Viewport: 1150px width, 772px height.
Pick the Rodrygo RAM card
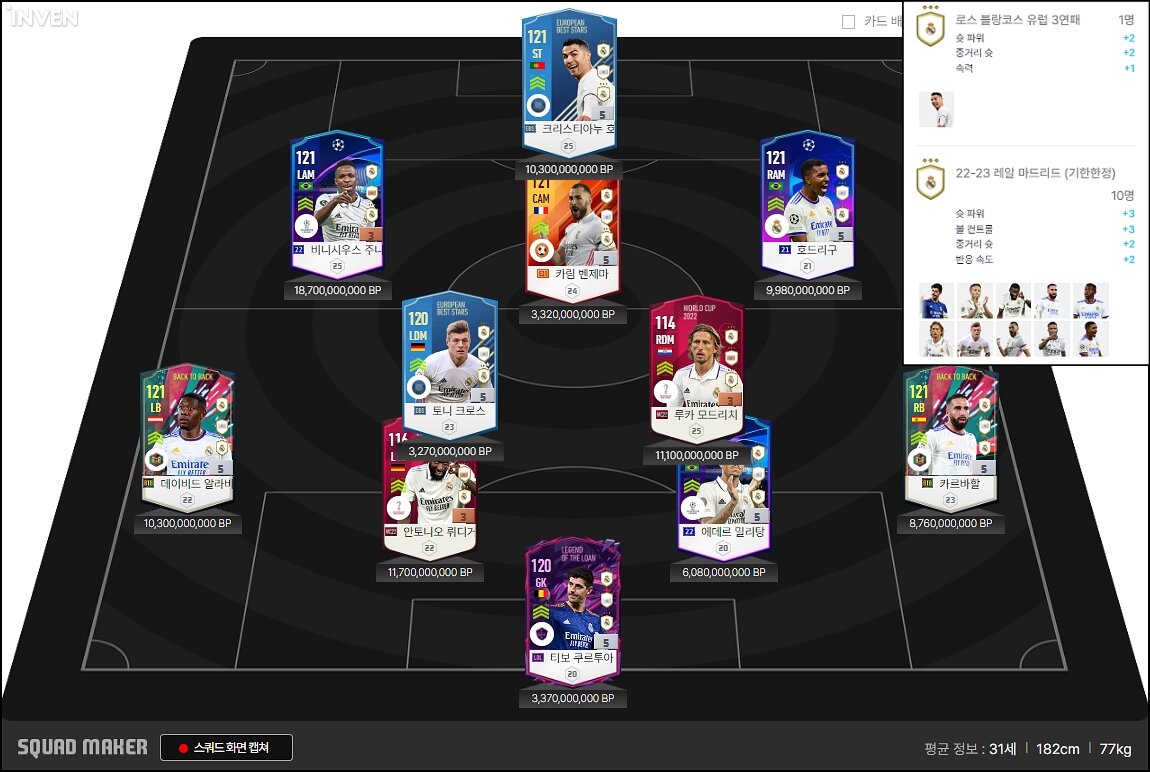tap(807, 200)
